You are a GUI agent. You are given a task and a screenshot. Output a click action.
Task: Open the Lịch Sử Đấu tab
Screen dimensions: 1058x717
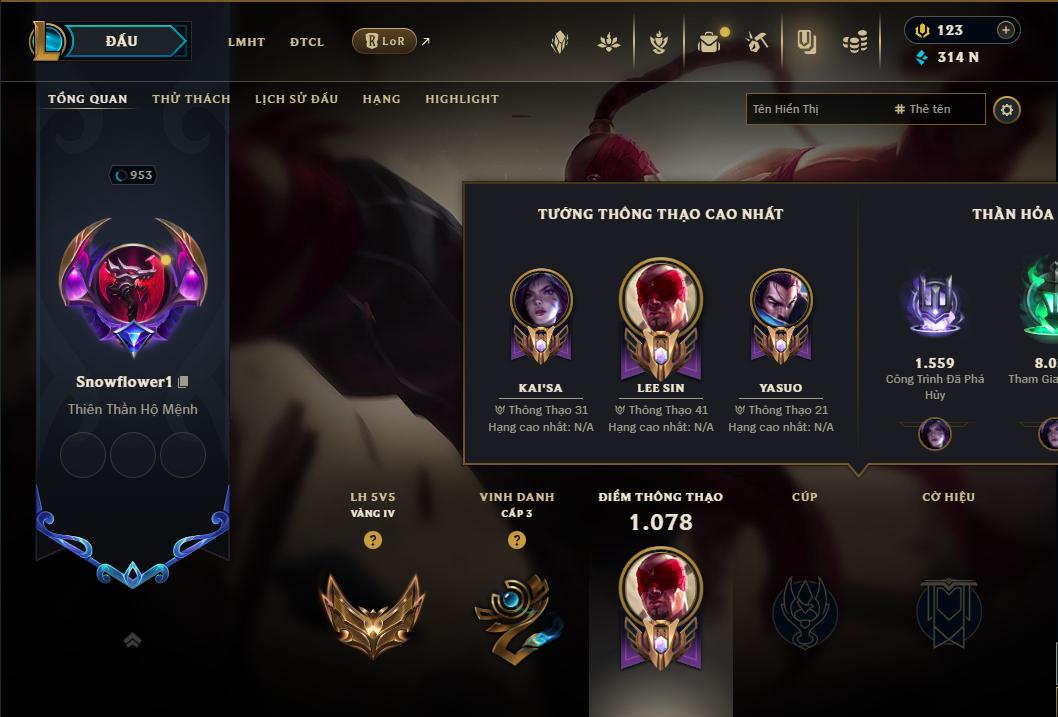coord(296,99)
